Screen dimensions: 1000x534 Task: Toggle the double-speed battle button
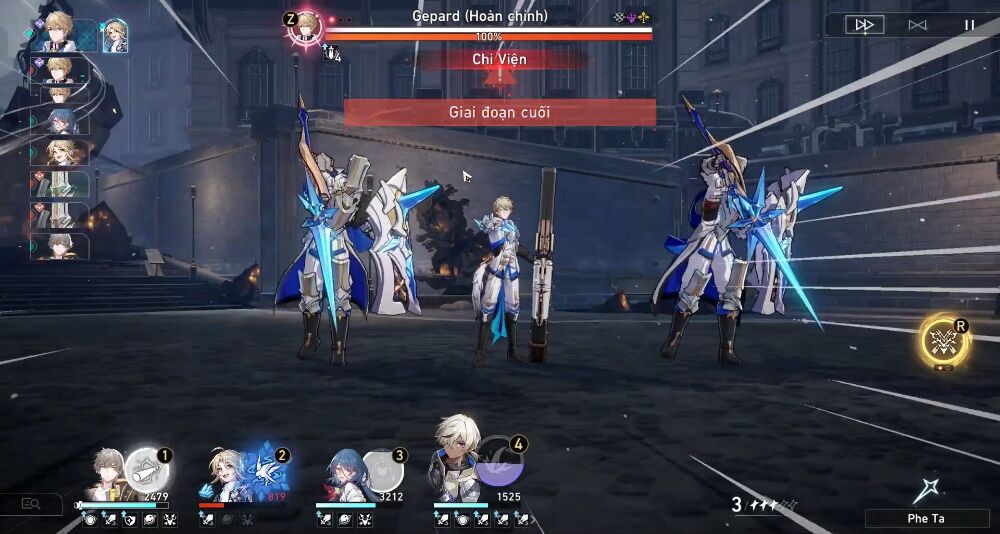click(865, 25)
